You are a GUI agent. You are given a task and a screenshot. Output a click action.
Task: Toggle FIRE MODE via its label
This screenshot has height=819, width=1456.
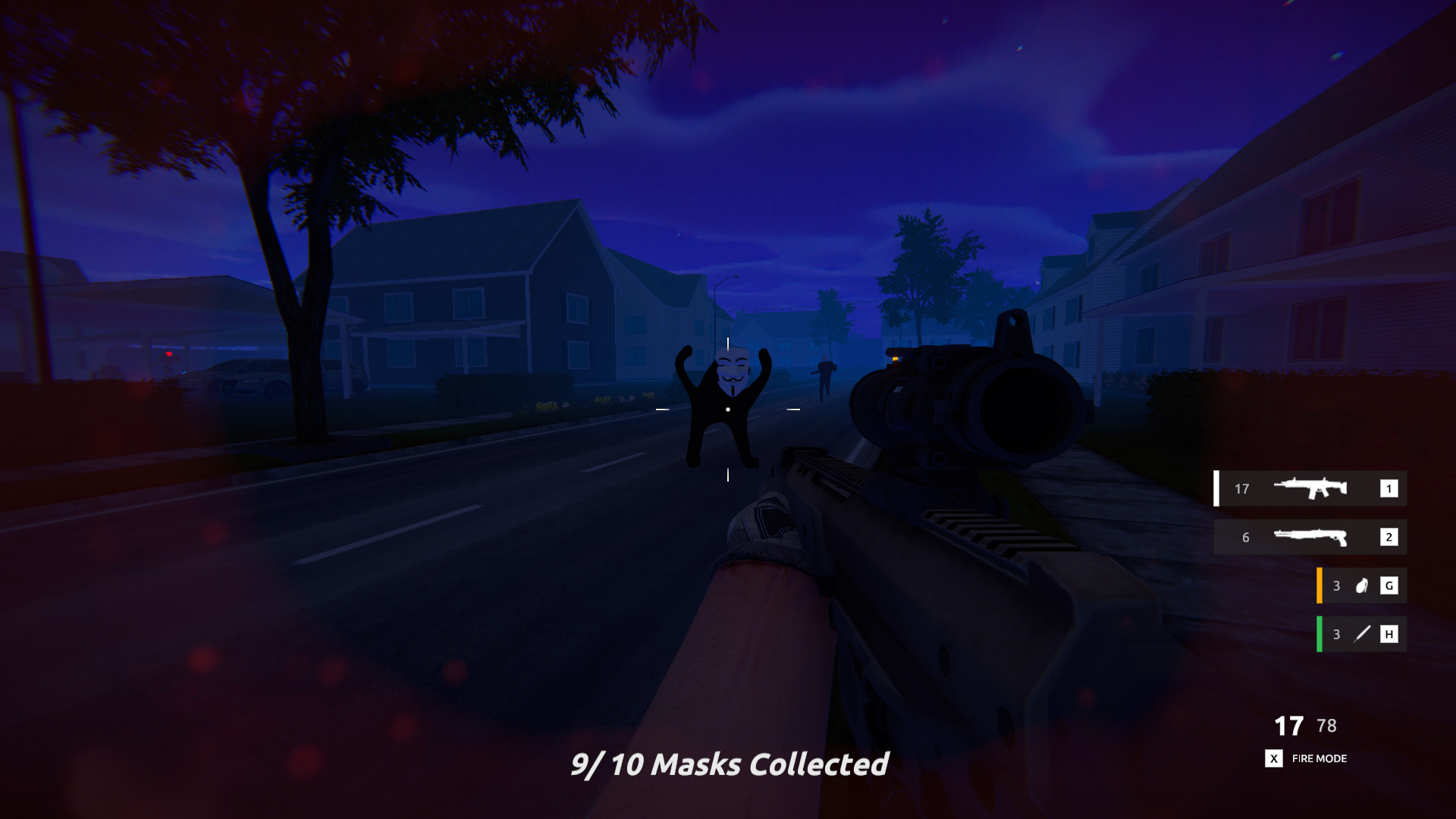(x=1319, y=759)
